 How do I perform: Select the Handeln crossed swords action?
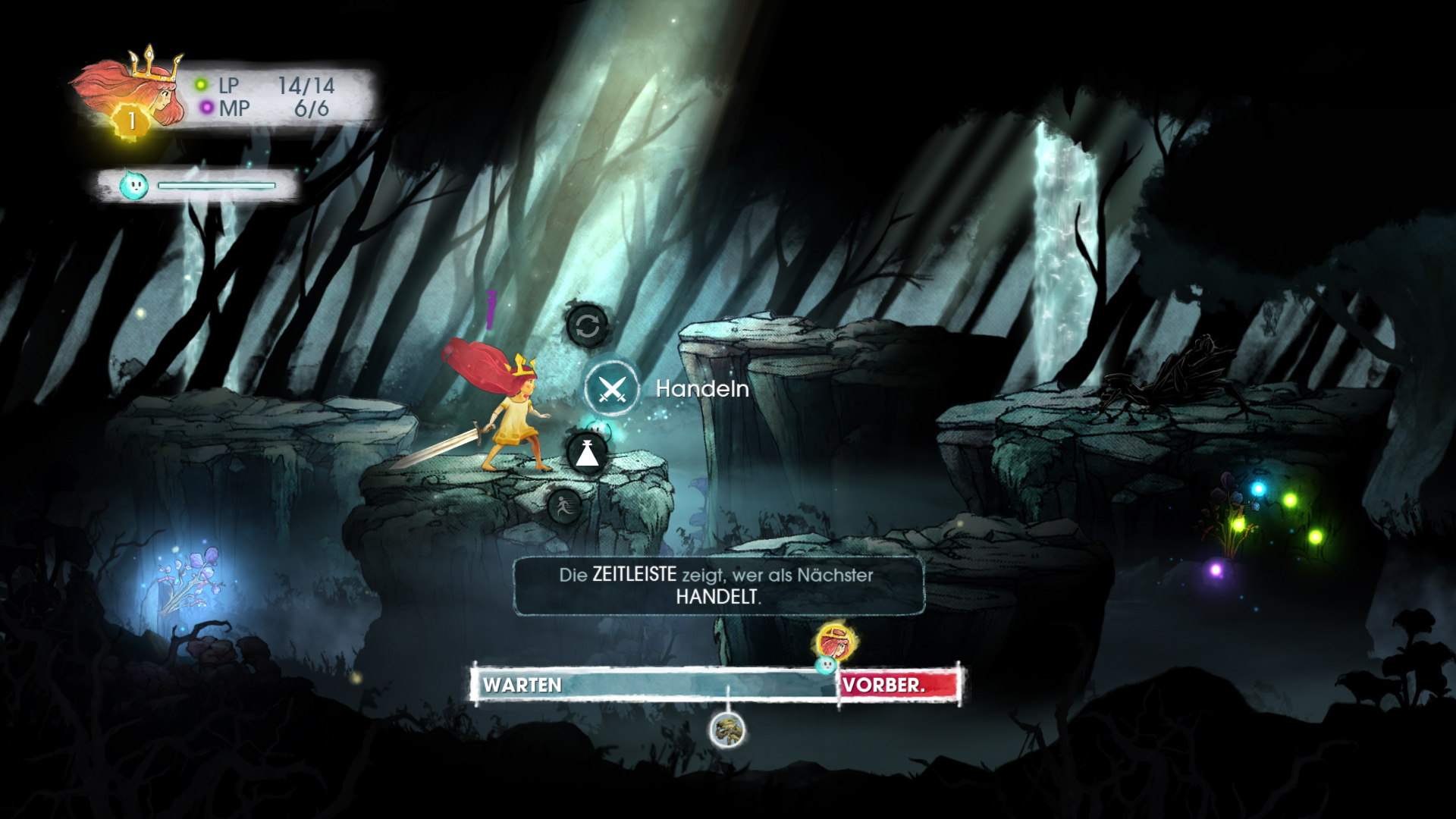tap(611, 389)
